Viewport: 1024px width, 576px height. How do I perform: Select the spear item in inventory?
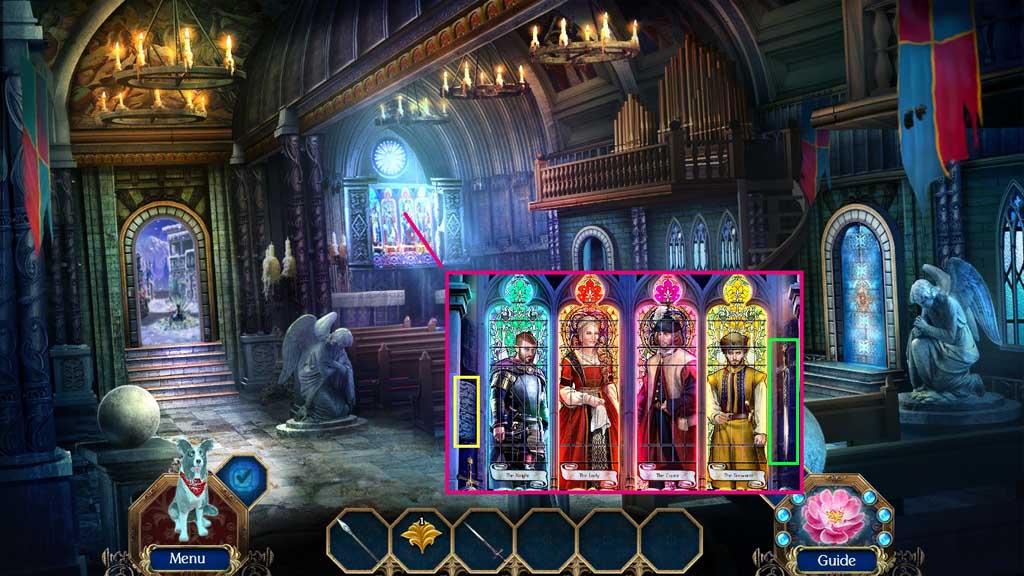(x=358, y=540)
